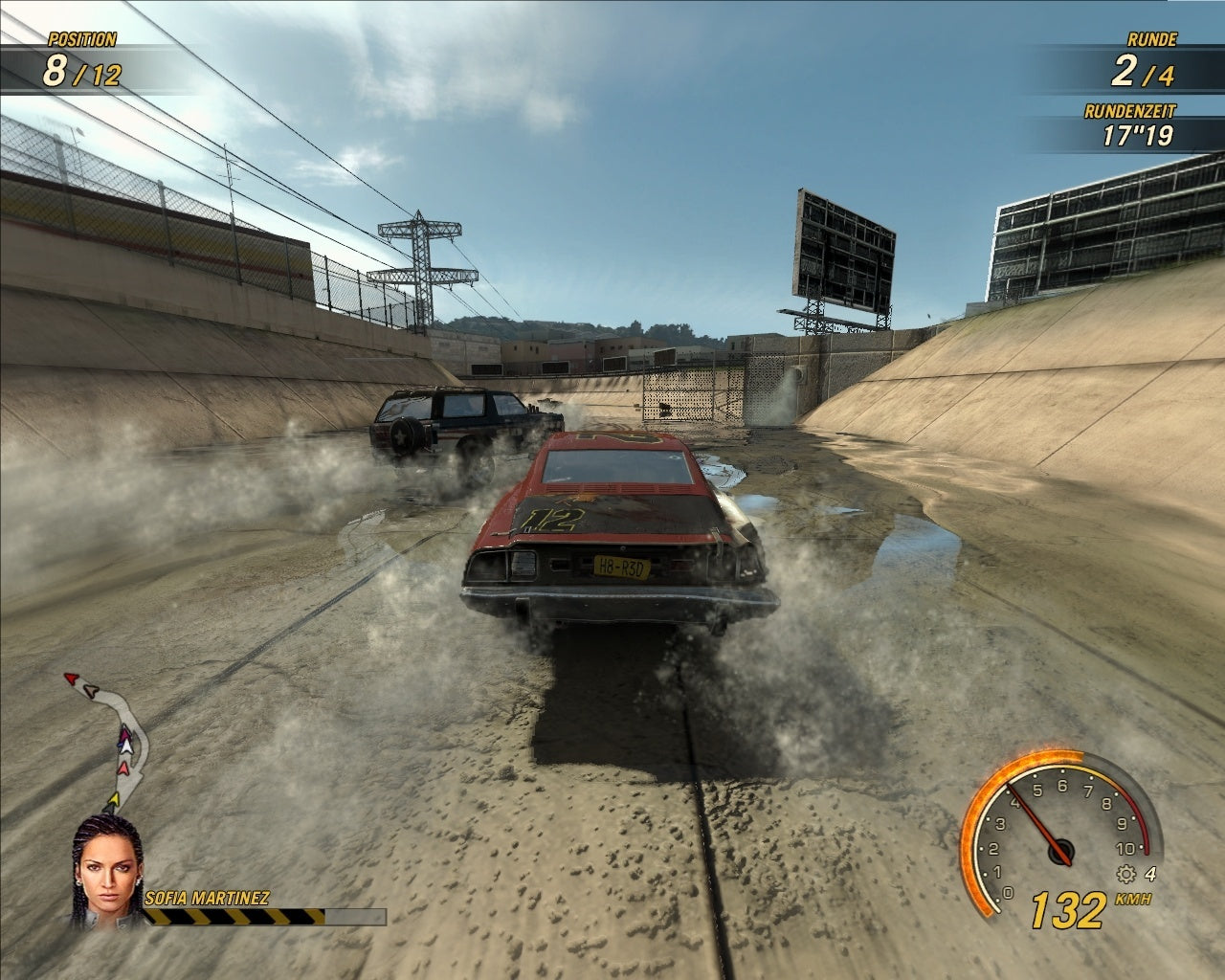Image resolution: width=1225 pixels, height=980 pixels.
Task: Click the yellow rival arrow on the minimap
Action: pyautogui.click(x=114, y=799)
